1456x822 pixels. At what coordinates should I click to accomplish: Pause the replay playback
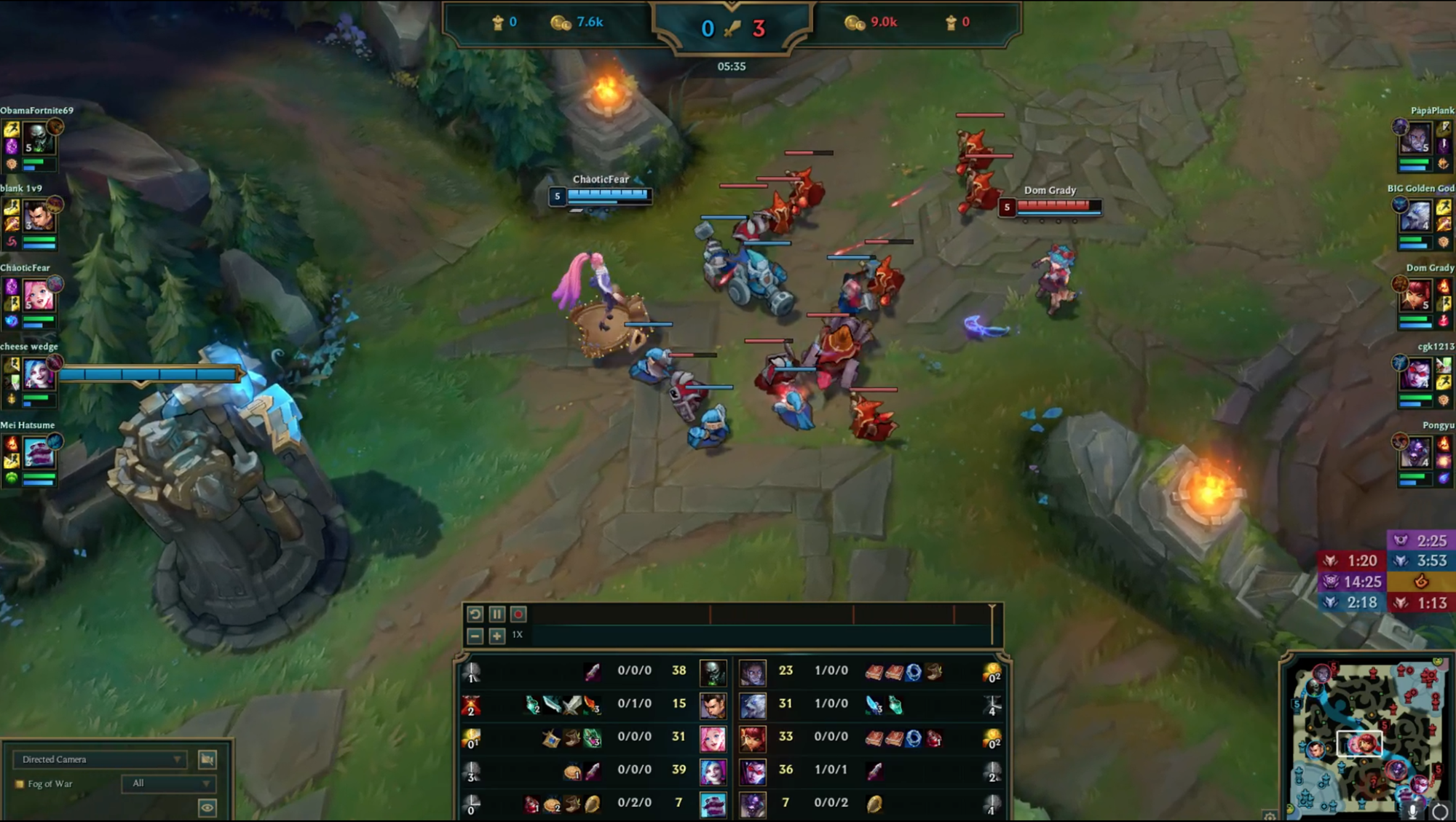click(496, 614)
